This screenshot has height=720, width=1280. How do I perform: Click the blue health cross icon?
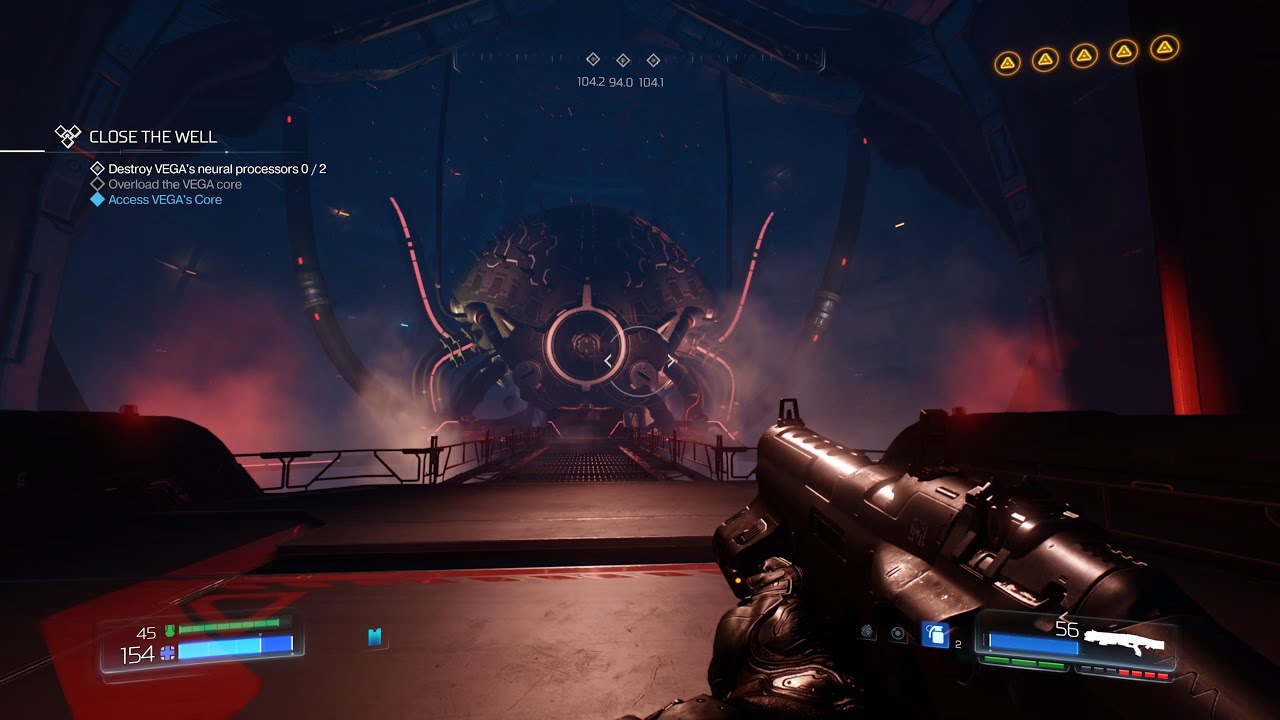(167, 652)
